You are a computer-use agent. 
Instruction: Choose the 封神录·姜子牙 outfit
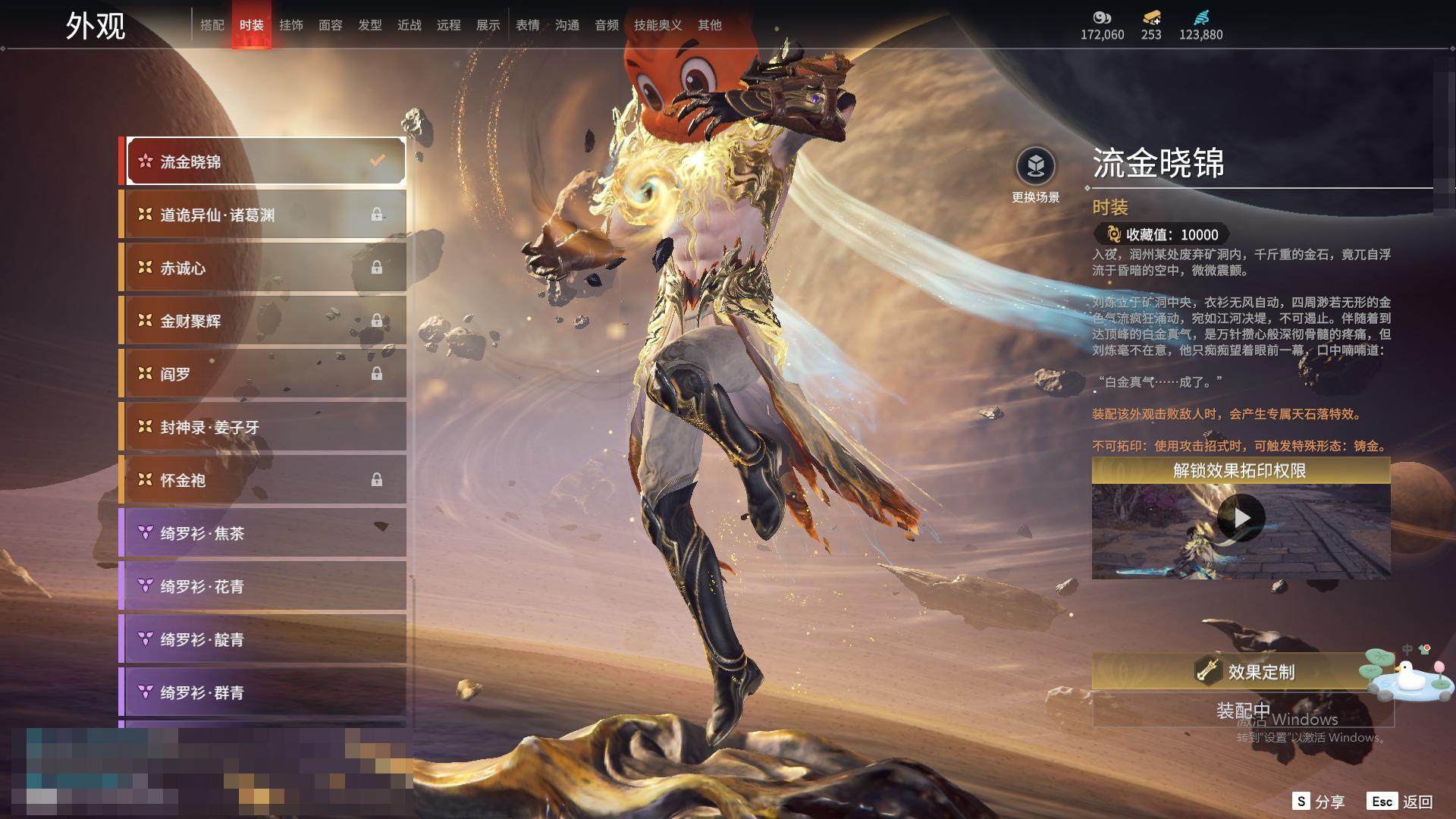(262, 427)
